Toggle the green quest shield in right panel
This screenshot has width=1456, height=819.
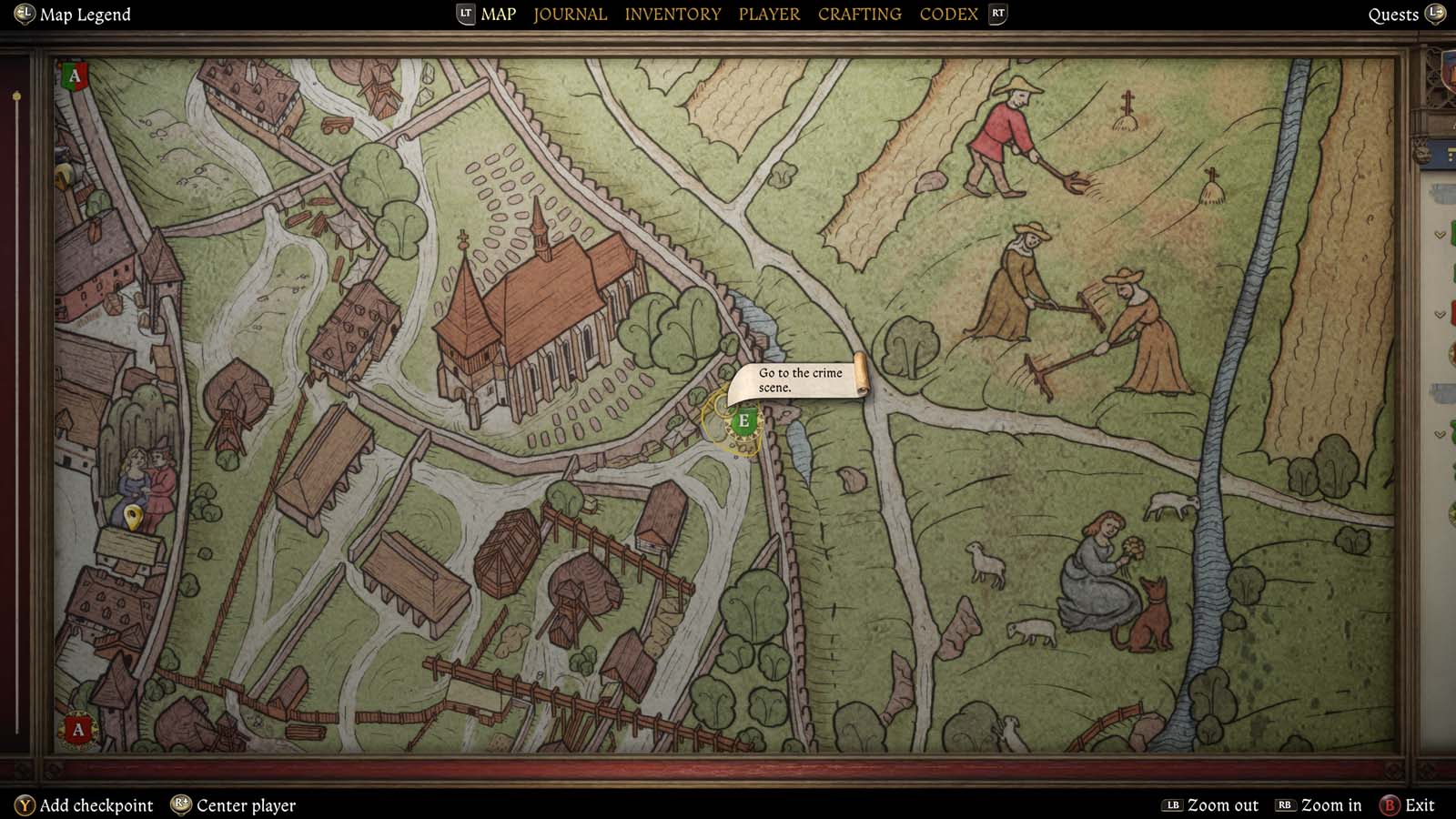1452,234
